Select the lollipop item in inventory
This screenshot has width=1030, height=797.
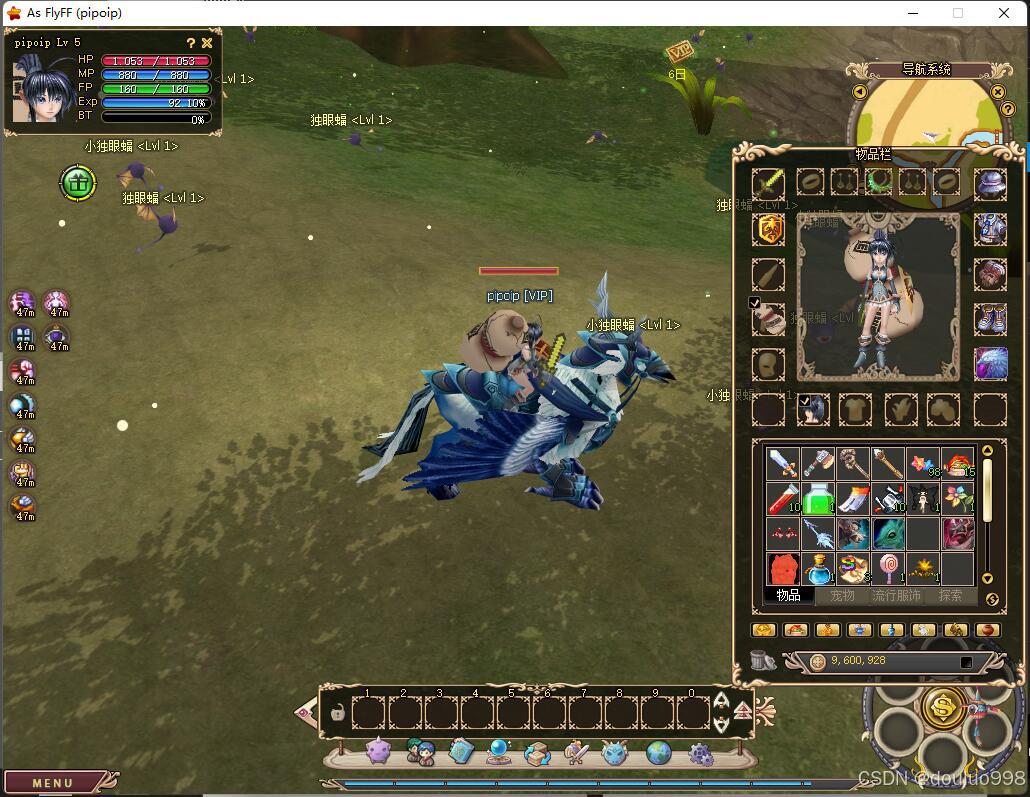888,568
